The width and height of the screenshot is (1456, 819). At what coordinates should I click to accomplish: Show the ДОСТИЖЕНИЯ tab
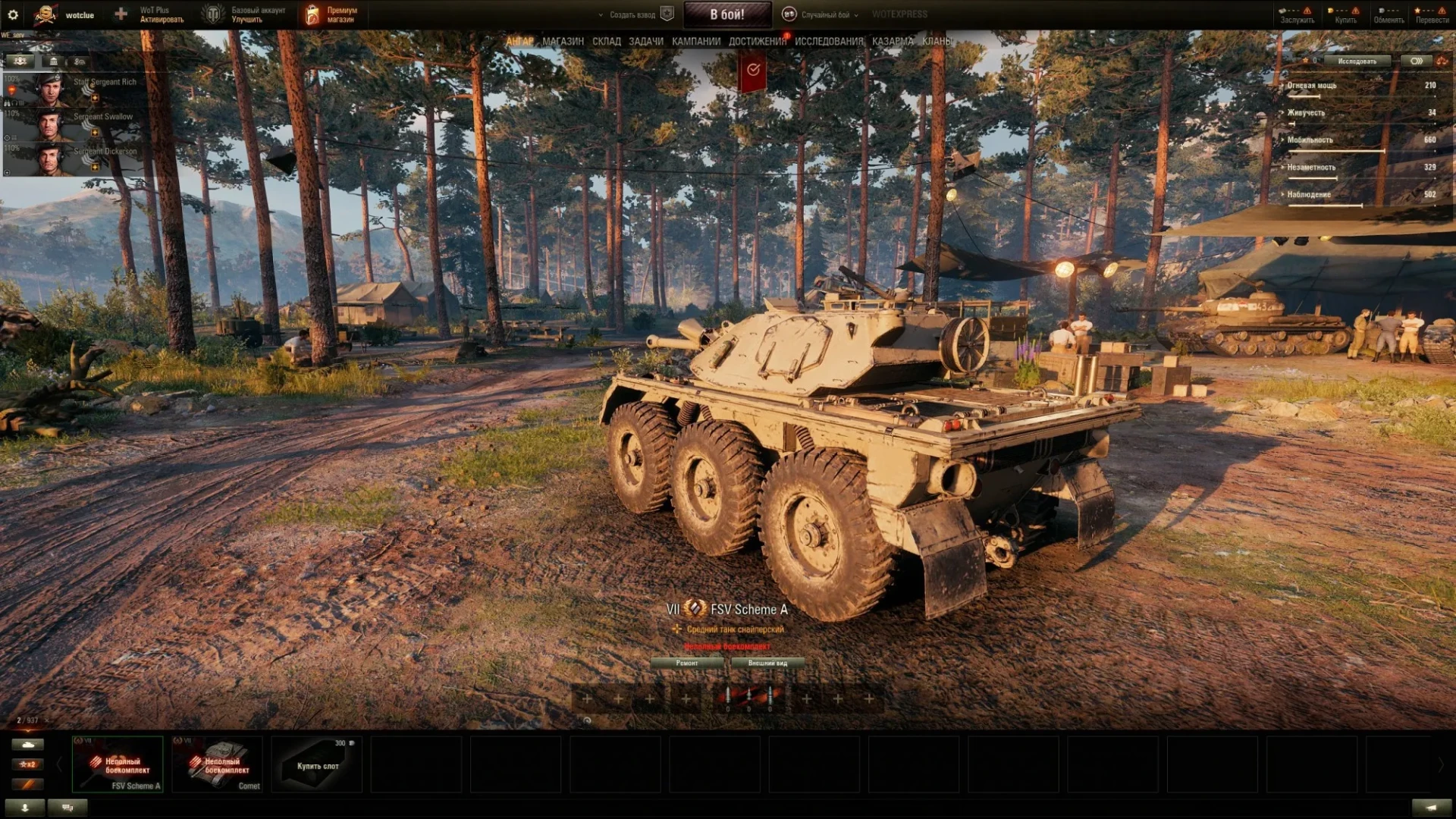(757, 42)
